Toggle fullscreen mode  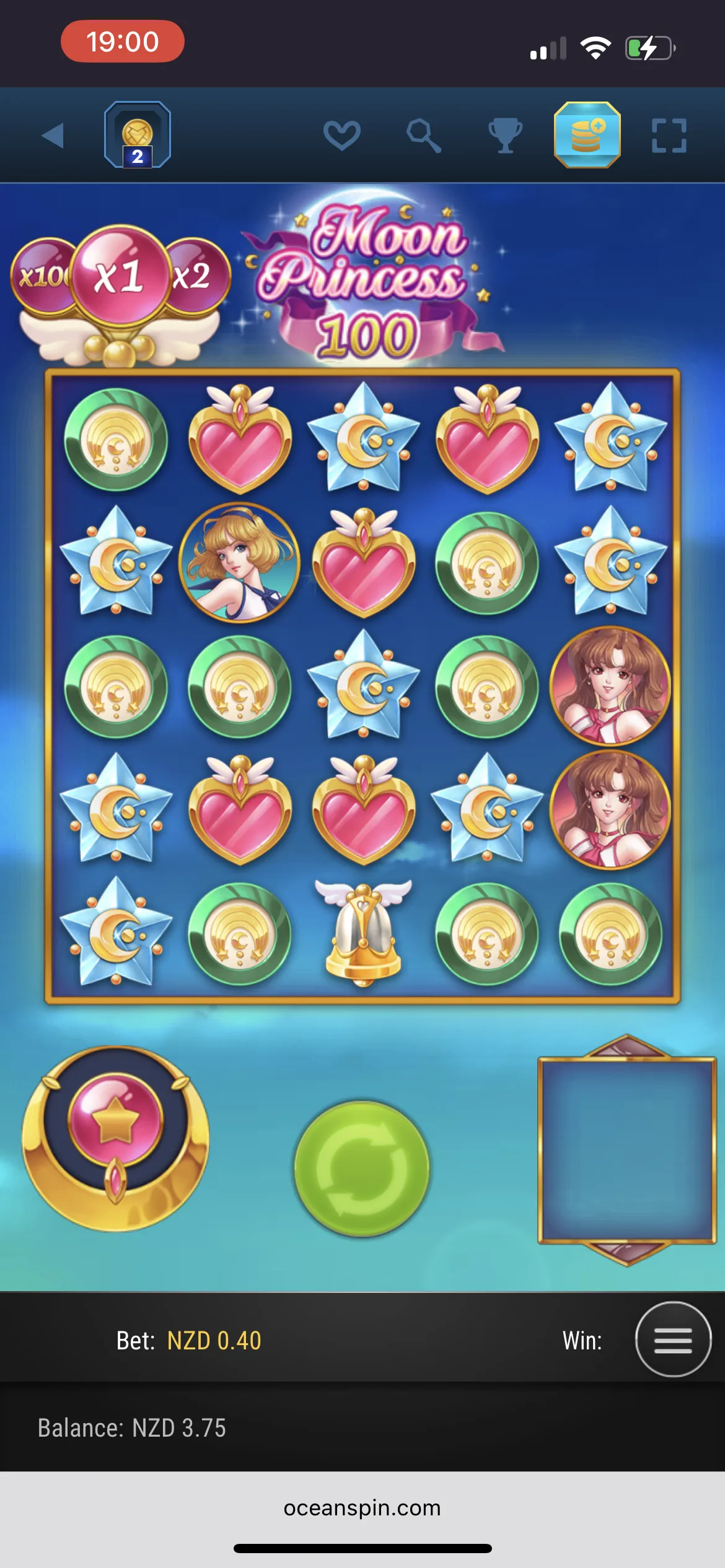tap(669, 136)
